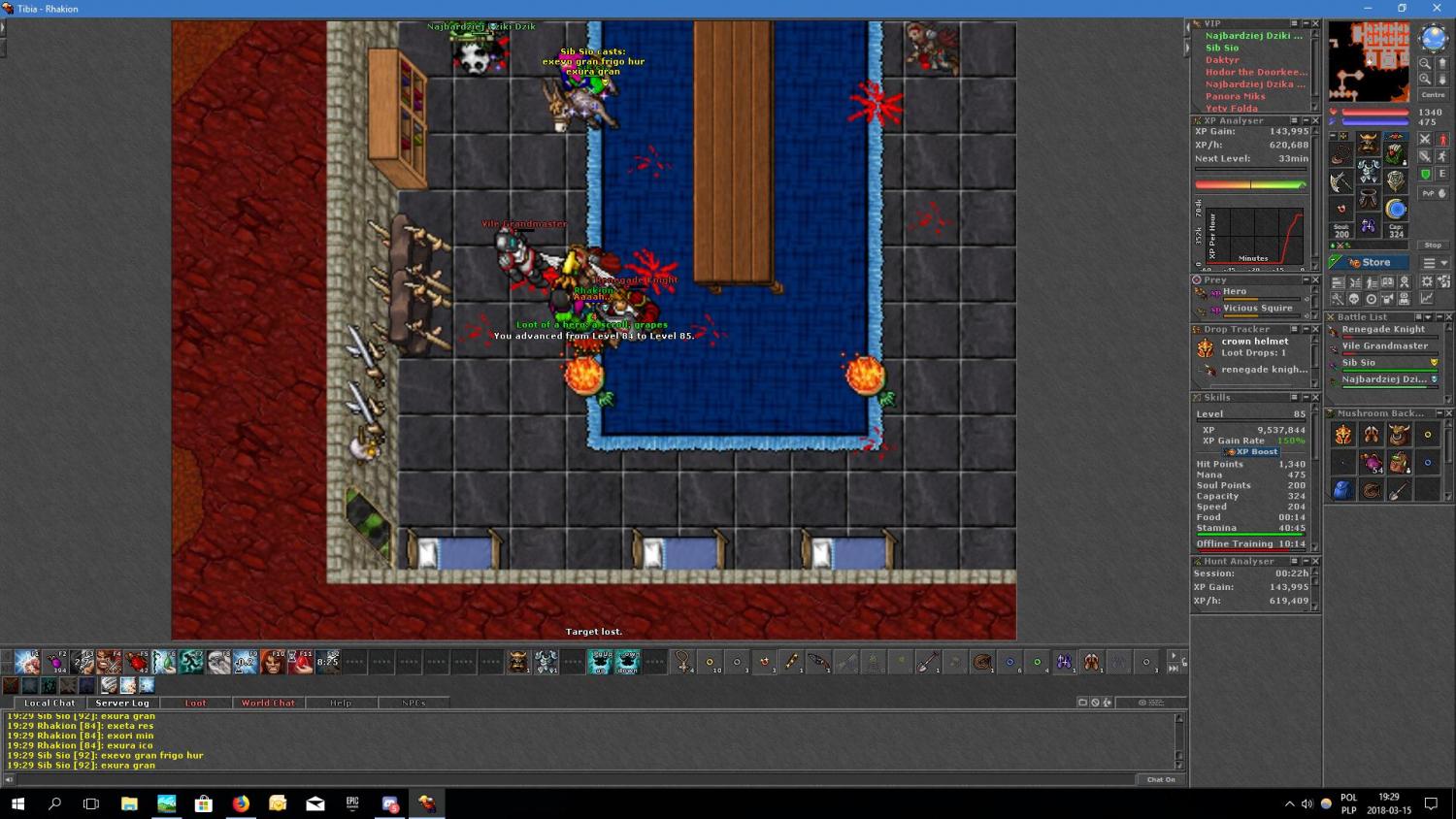This screenshot has height=819, width=1456.
Task: Close the XP Analyser panel
Action: pos(1315,121)
